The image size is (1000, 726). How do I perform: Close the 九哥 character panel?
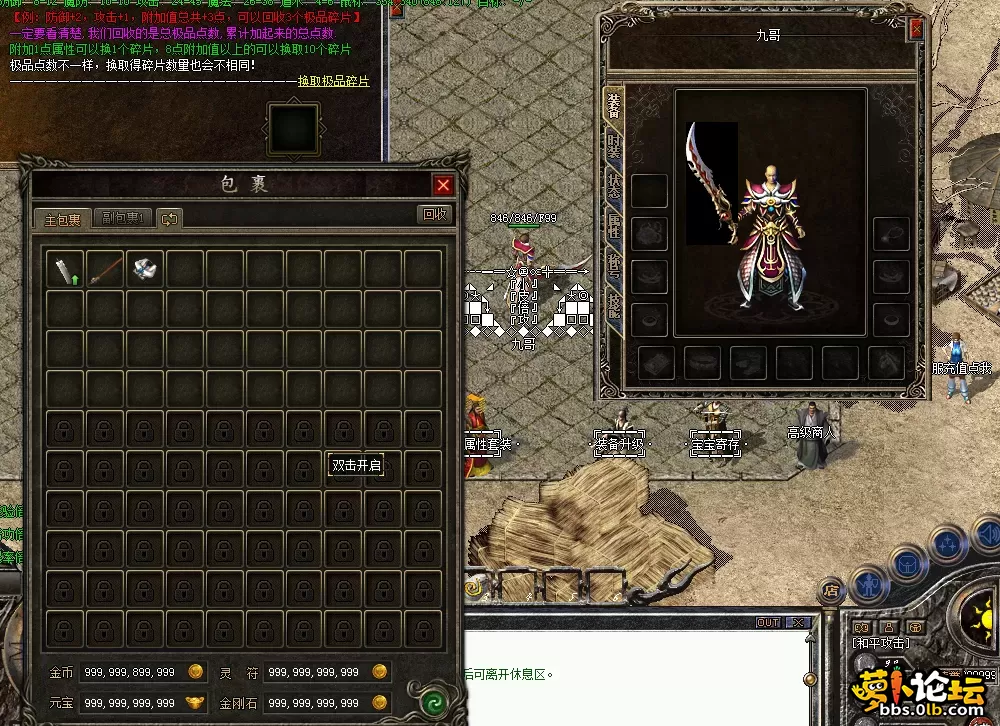(915, 30)
